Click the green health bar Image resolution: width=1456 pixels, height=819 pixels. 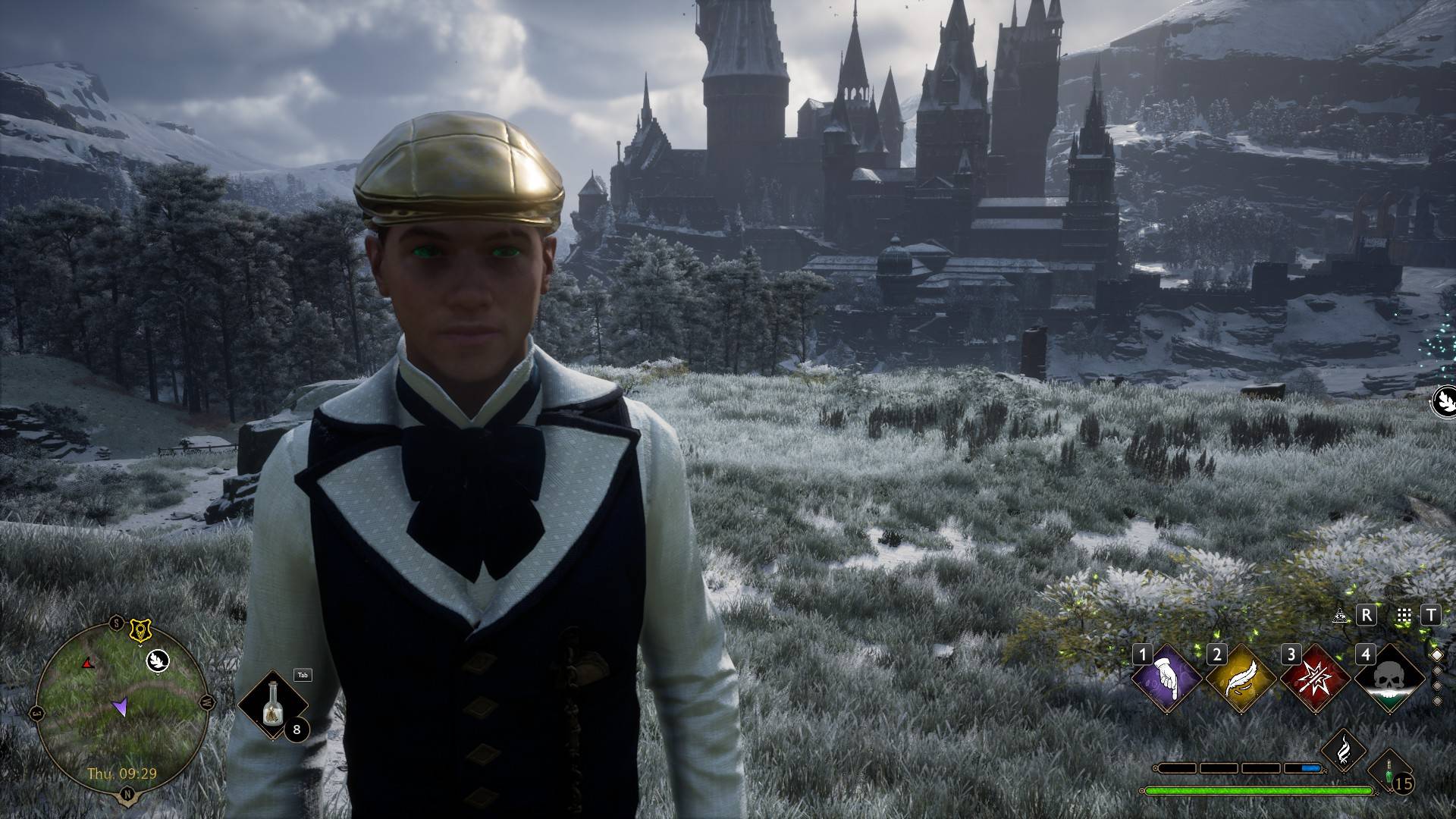[x=1259, y=791]
